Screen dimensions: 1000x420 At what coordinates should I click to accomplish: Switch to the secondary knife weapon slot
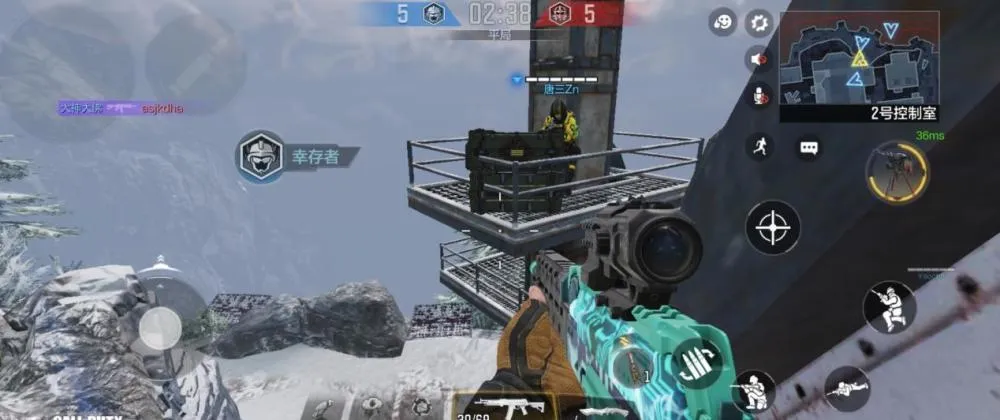pos(603,409)
